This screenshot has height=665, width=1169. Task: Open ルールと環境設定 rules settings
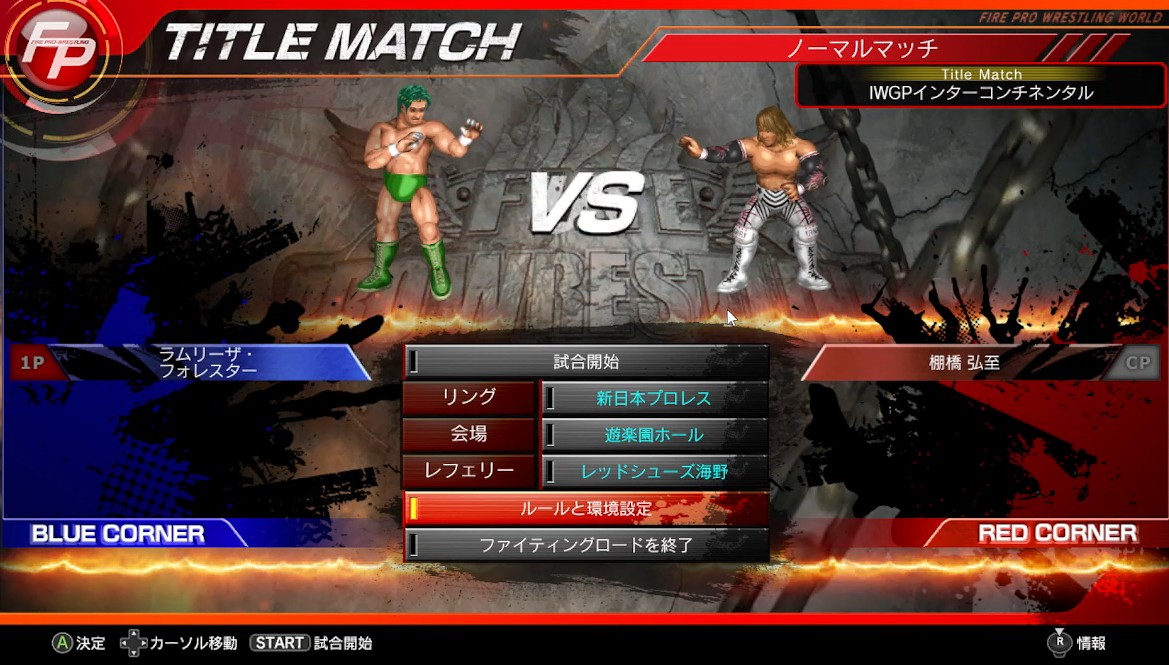pyautogui.click(x=586, y=508)
